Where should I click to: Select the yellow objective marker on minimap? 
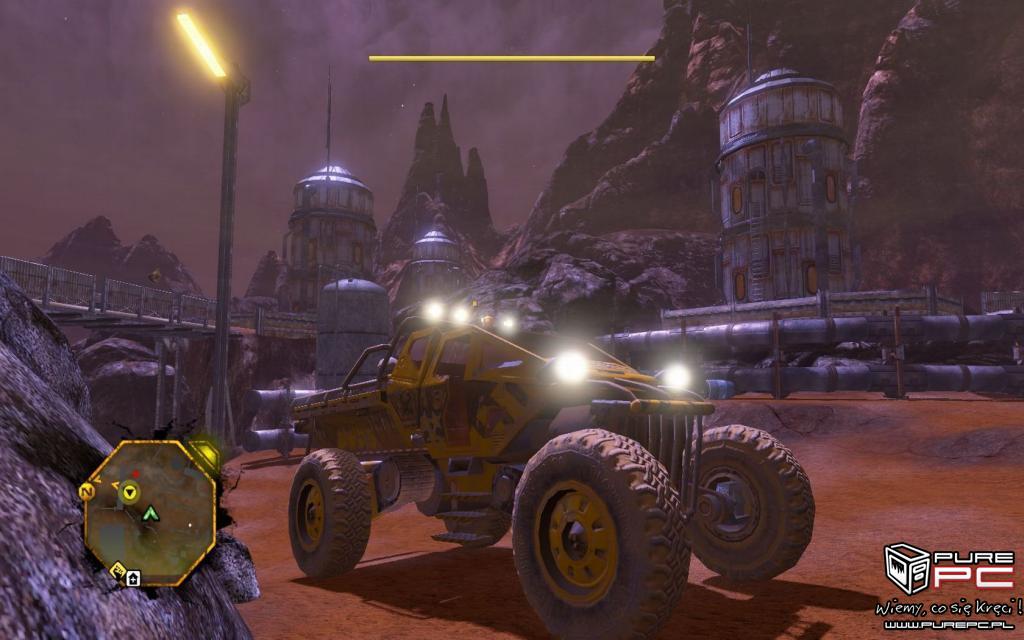pyautogui.click(x=129, y=491)
